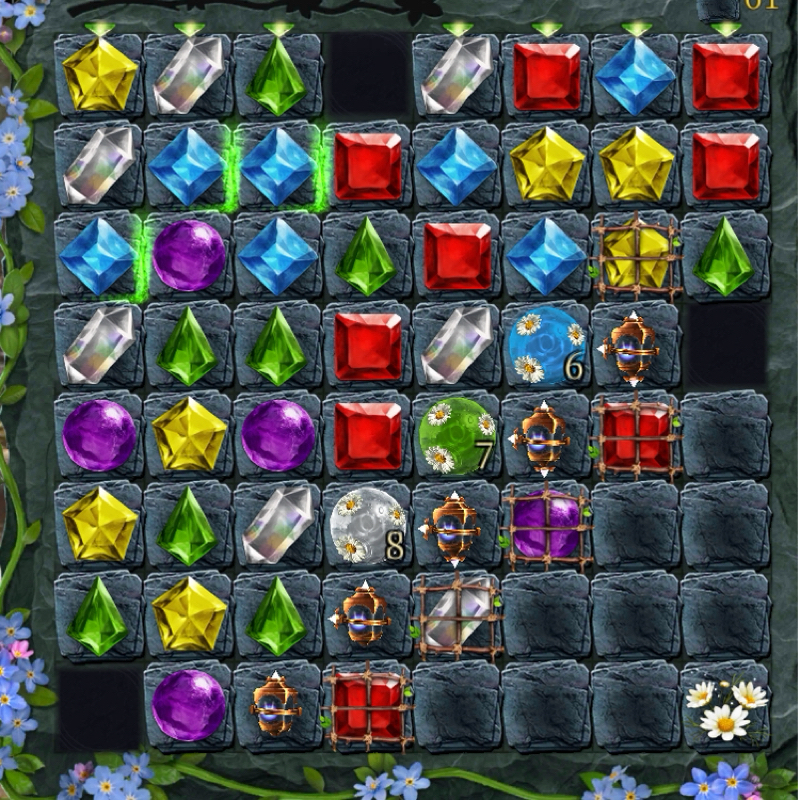Pick the caged purple orb tile
This screenshot has height=800, width=798.
[x=547, y=526]
